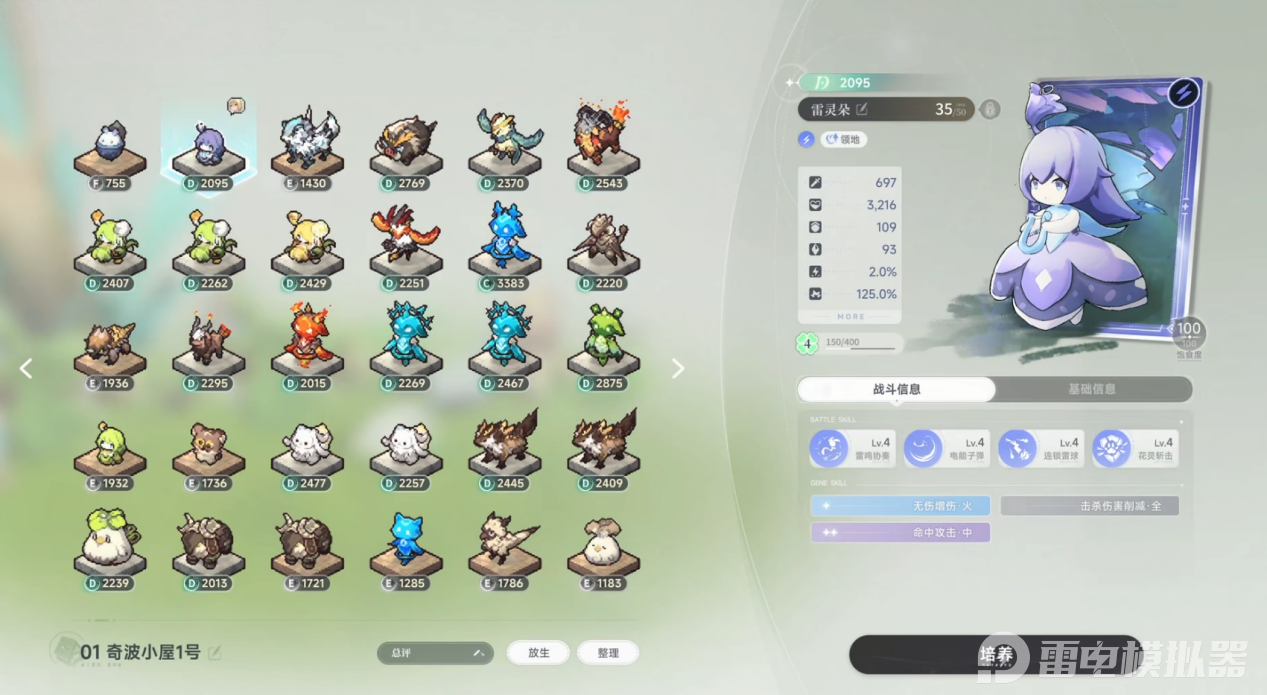Image resolution: width=1267 pixels, height=695 pixels.
Task: Go to the next storage page arrow
Action: pos(678,368)
